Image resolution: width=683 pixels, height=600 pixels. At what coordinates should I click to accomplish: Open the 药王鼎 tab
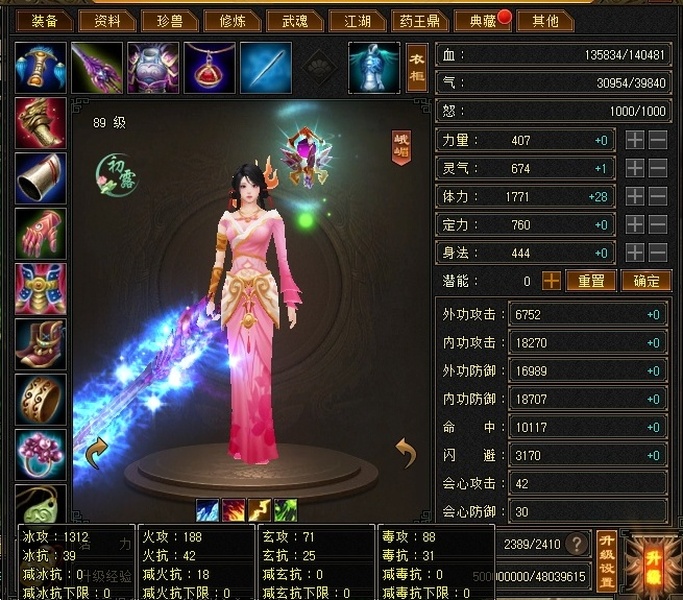414,20
